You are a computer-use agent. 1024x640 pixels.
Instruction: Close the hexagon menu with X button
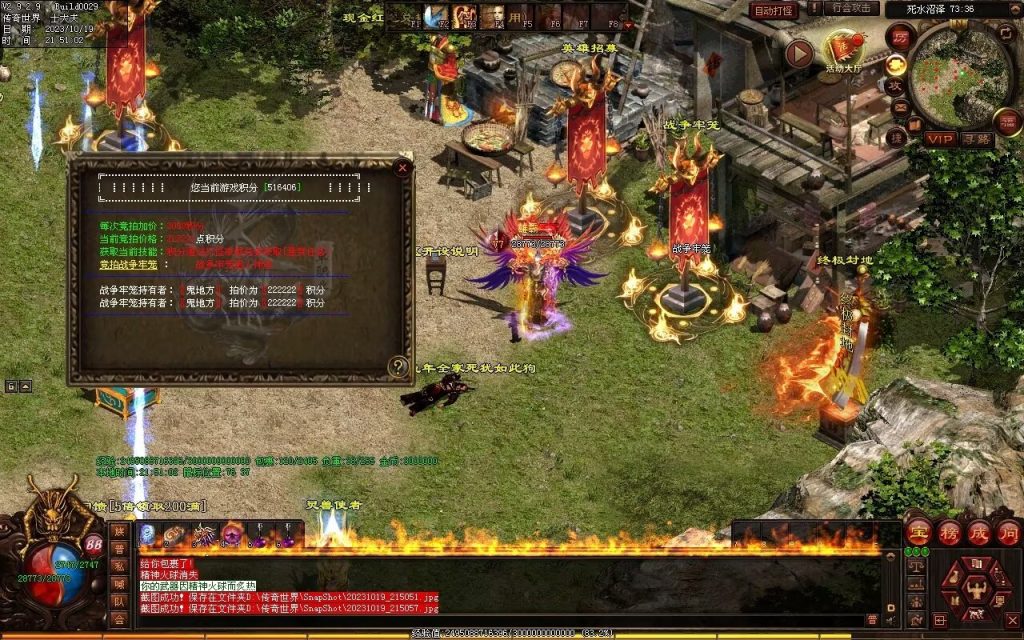click(1012, 621)
